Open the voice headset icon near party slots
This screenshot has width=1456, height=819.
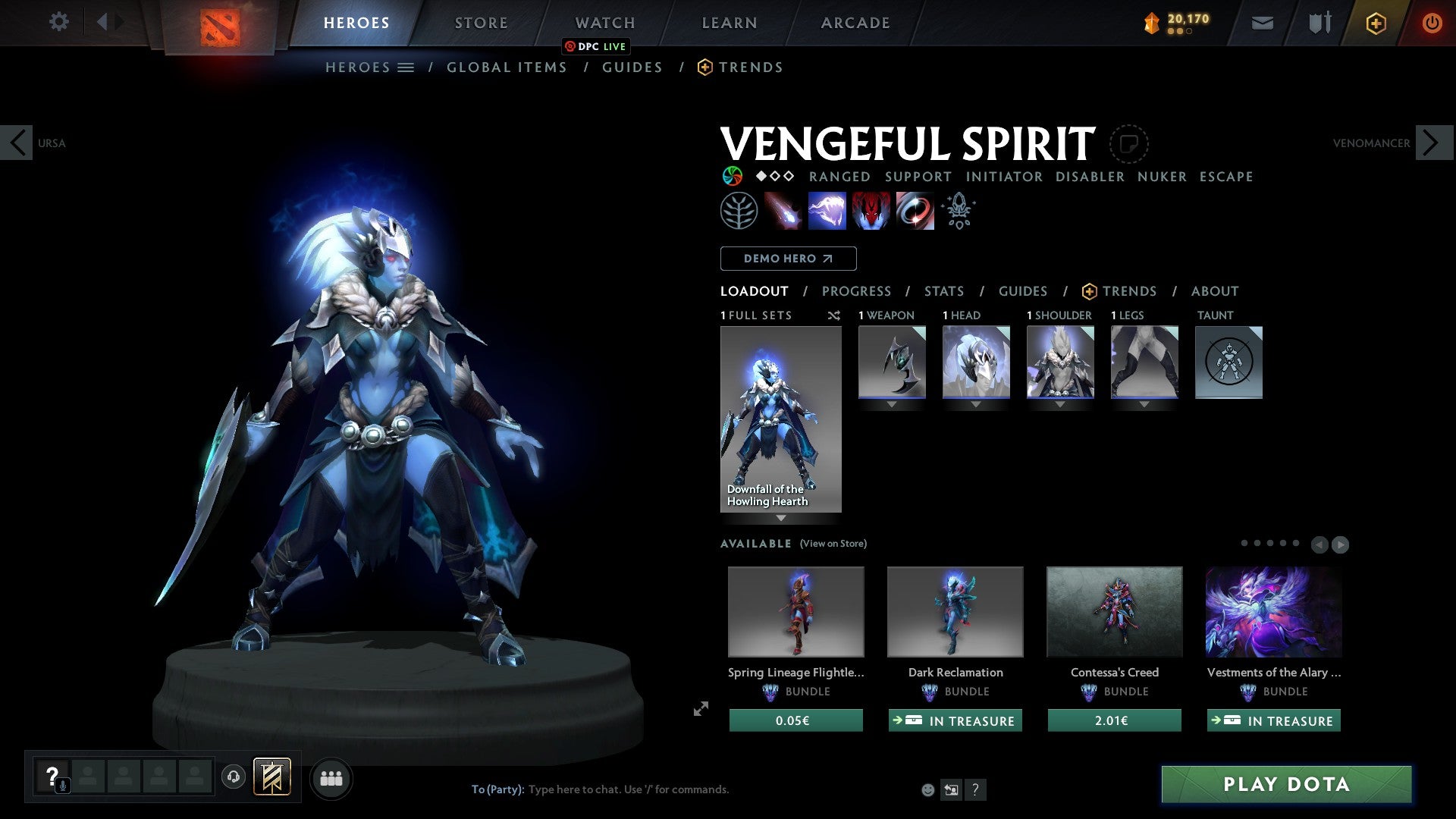(234, 778)
